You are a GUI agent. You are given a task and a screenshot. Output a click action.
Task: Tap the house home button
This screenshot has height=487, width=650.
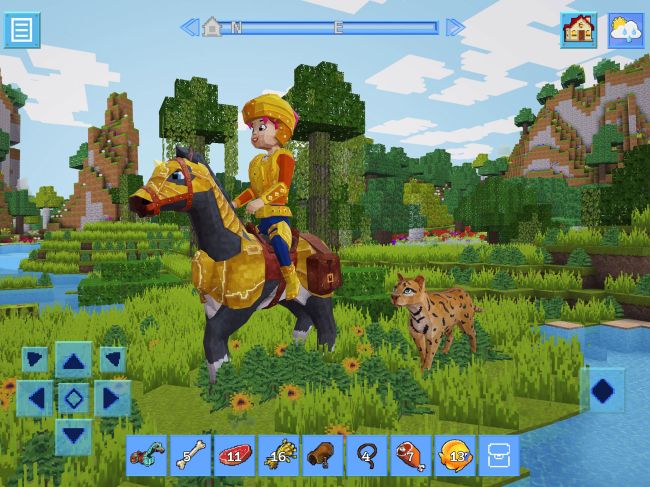tap(578, 30)
